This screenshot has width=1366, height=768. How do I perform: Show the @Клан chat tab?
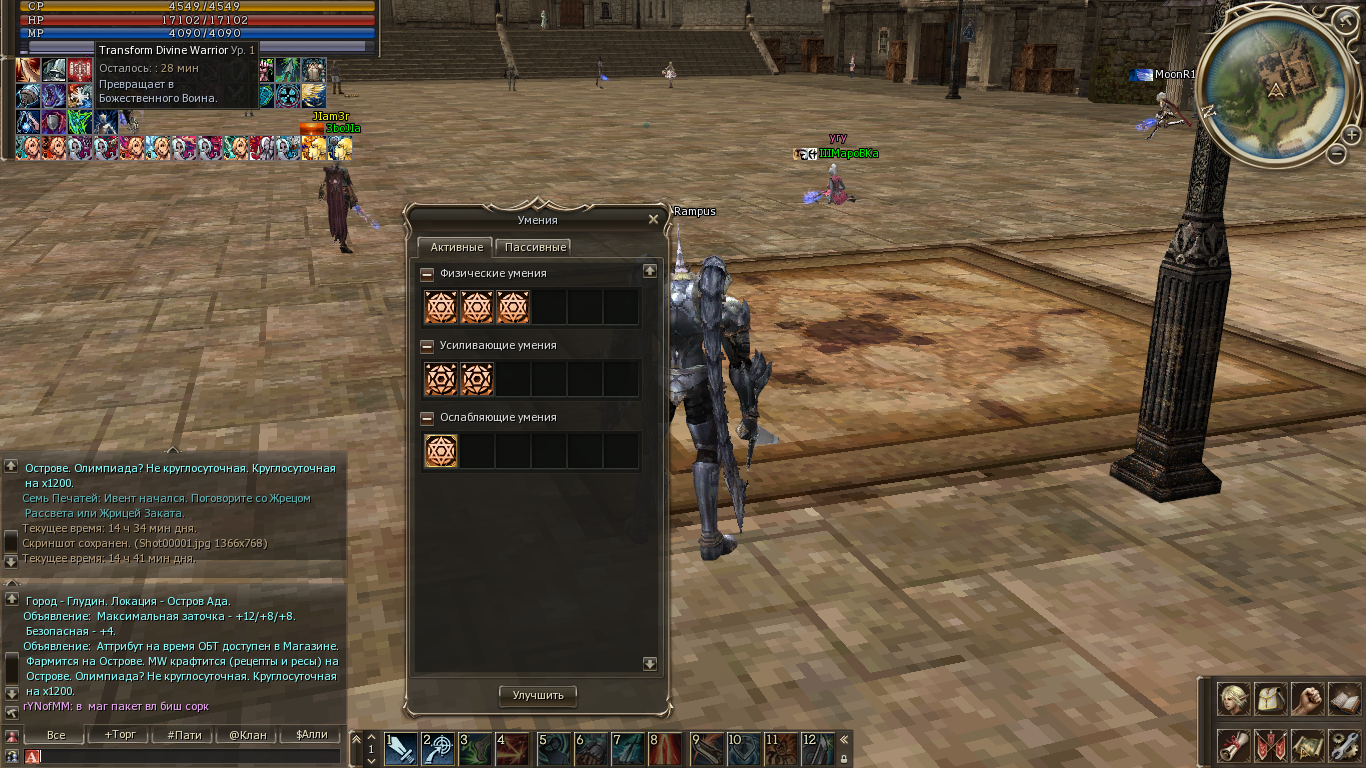[x=248, y=735]
